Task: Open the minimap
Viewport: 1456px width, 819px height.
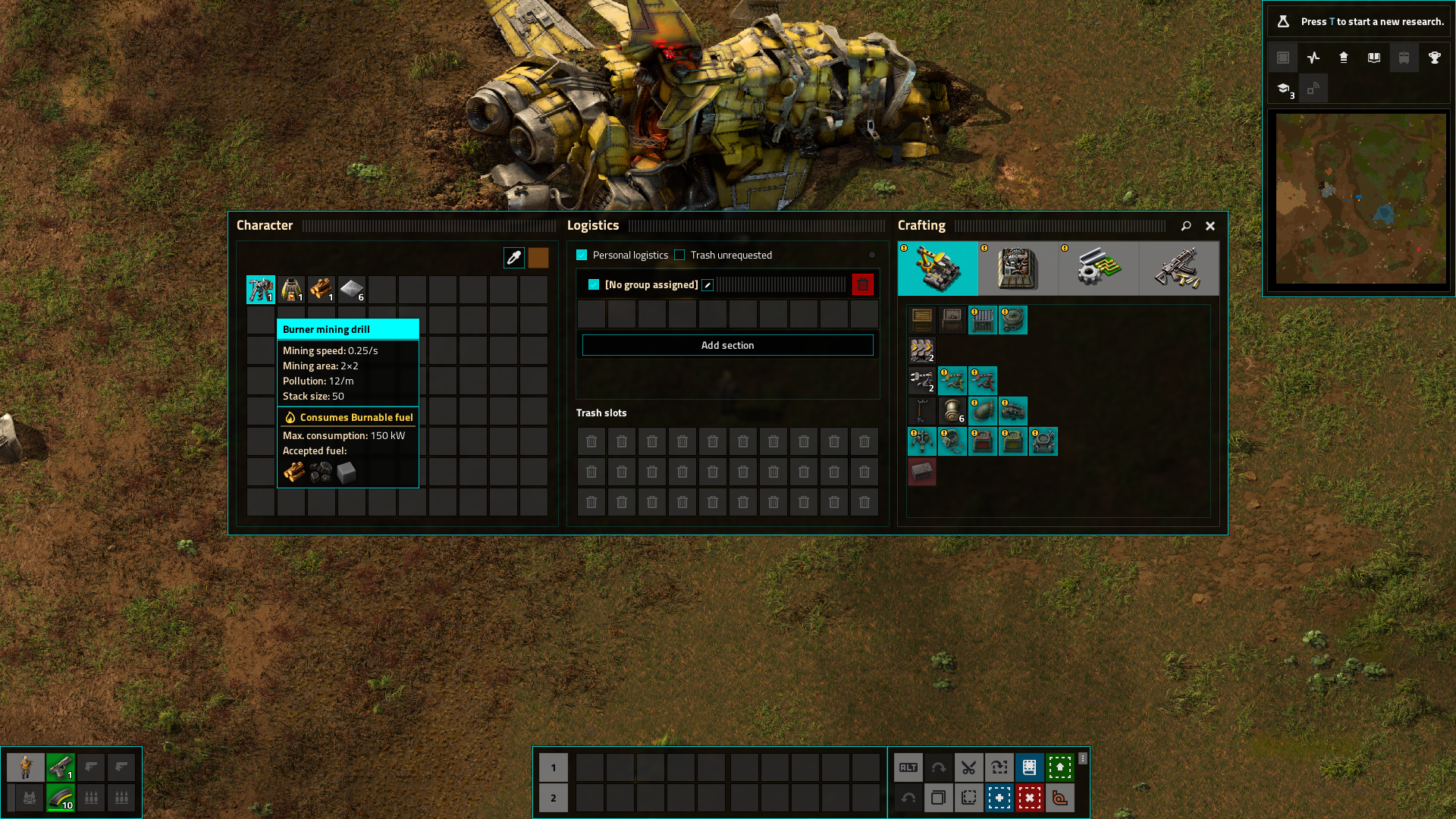Action: click(1360, 199)
